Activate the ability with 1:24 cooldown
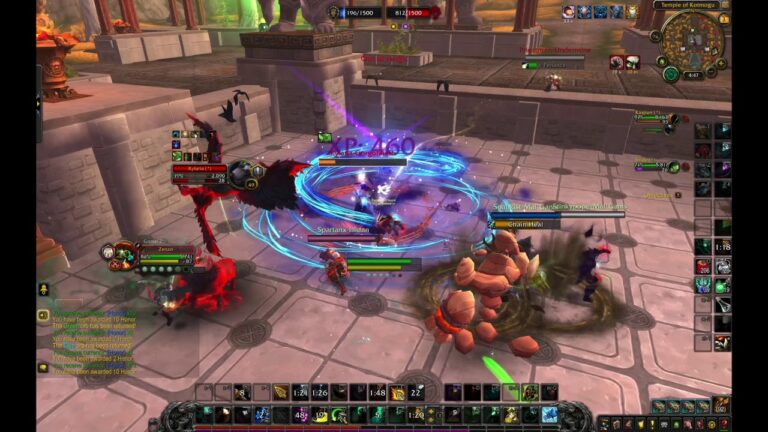 (x=299, y=393)
